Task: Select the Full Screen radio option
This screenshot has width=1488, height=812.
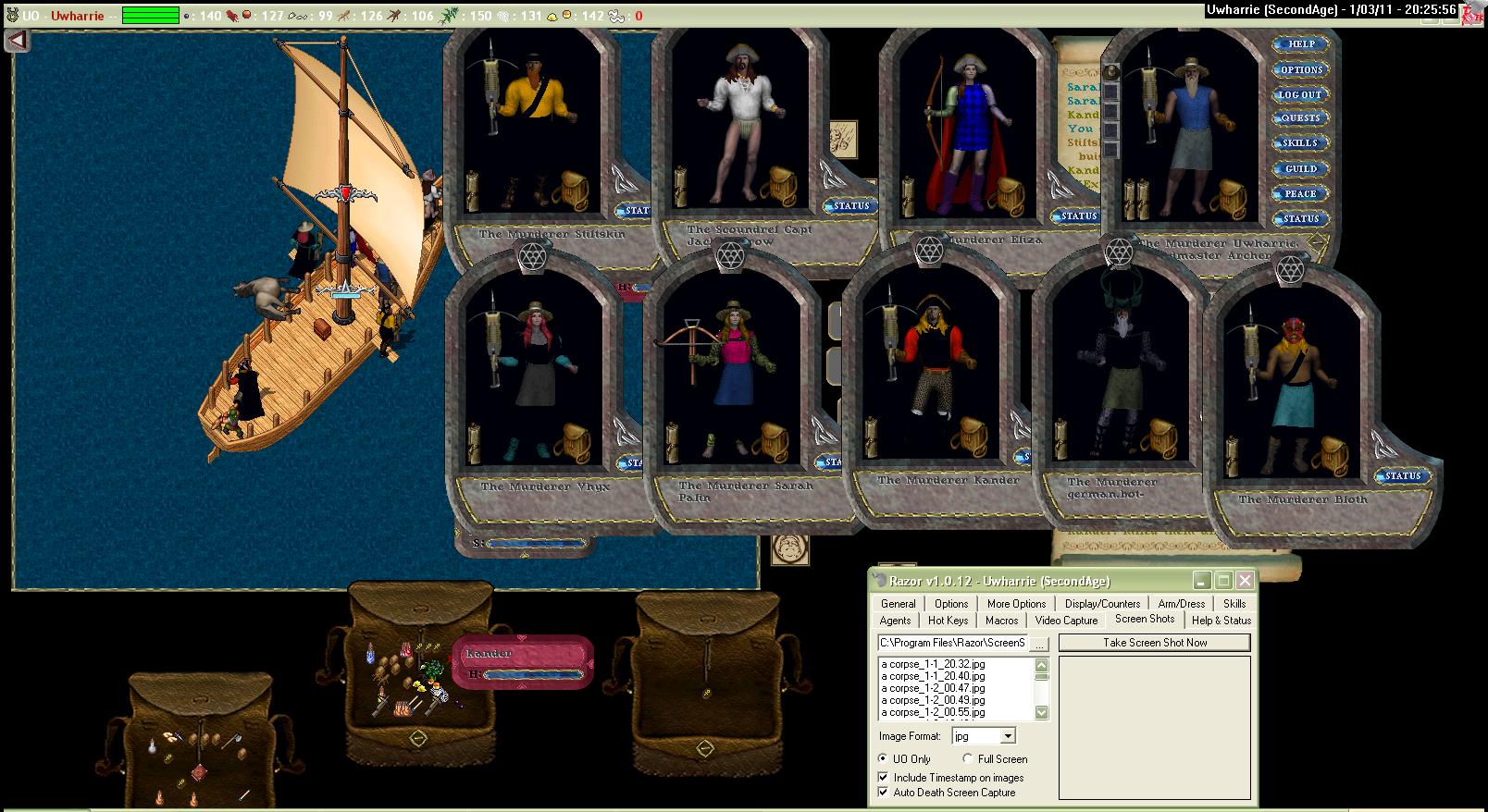Action: [x=968, y=759]
